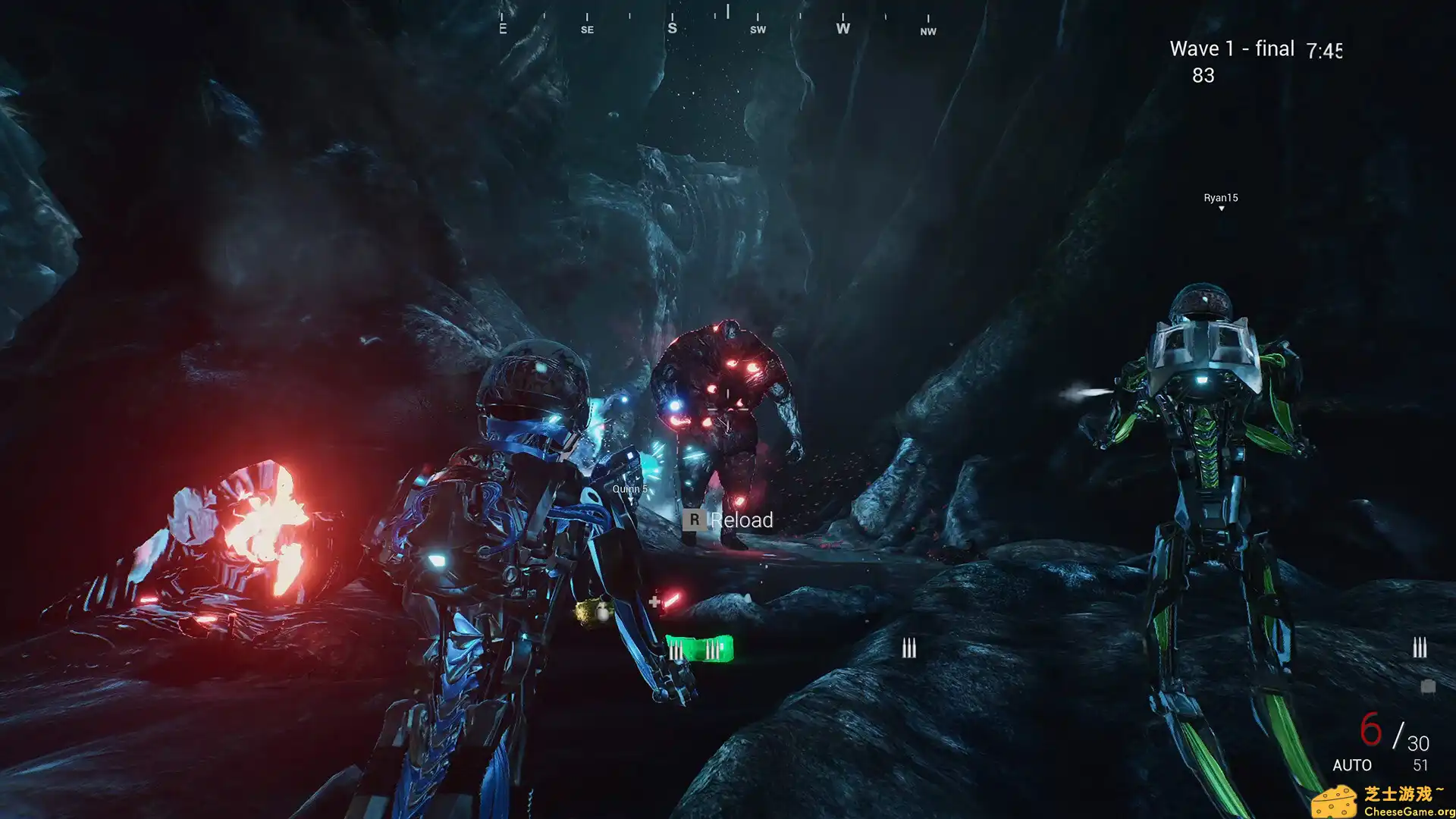The height and width of the screenshot is (819, 1456).
Task: Select the Quinn 5 teammate name tag
Action: [629, 489]
